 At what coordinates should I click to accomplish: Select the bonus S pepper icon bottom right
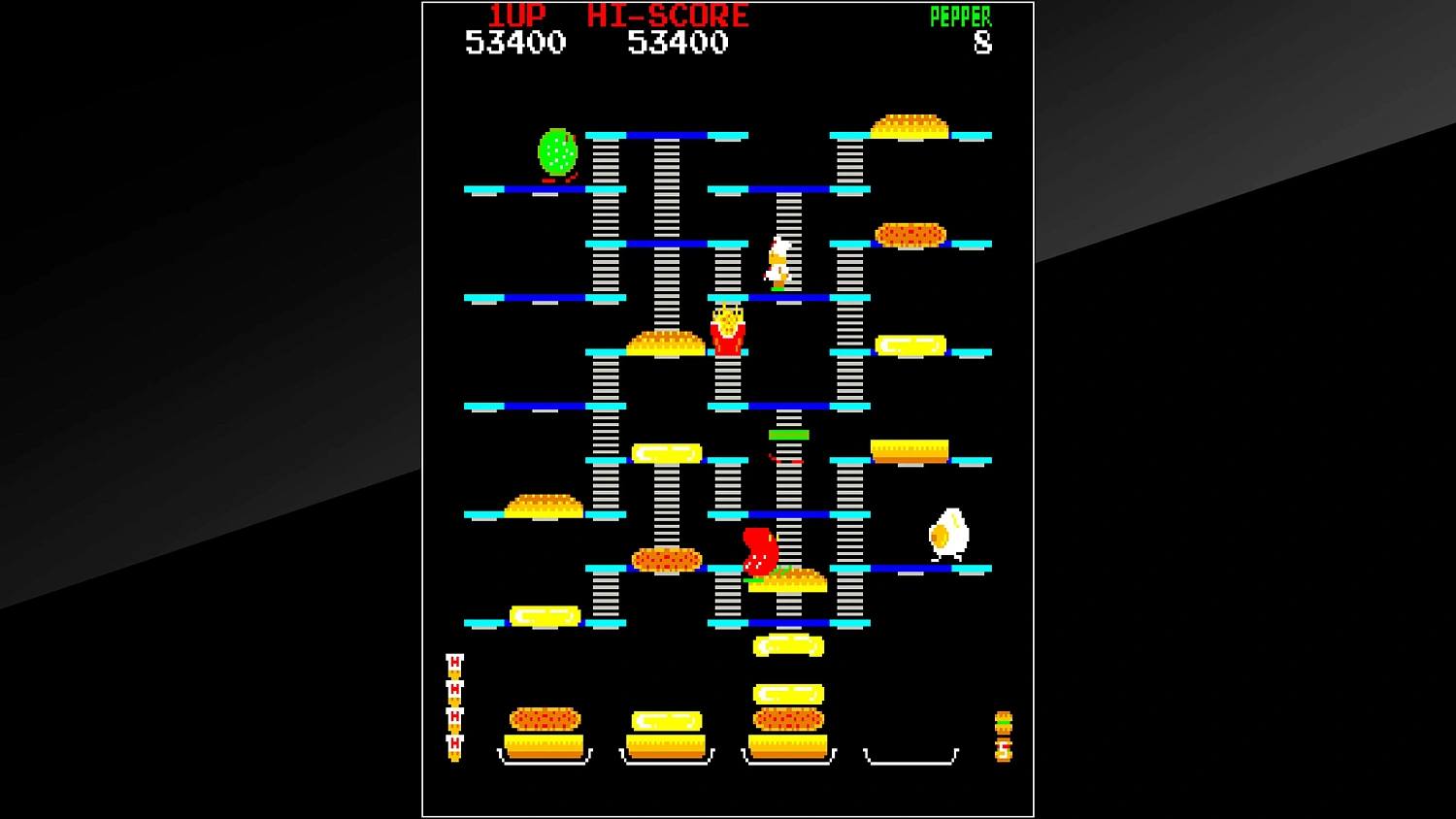(1002, 750)
